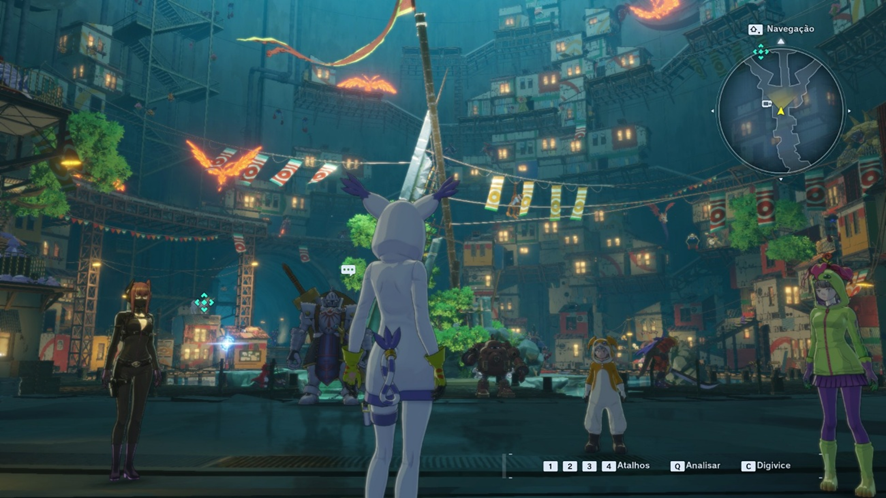Click the speech bubble icon above the armored NPC
This screenshot has width=886, height=498.
coord(348,270)
